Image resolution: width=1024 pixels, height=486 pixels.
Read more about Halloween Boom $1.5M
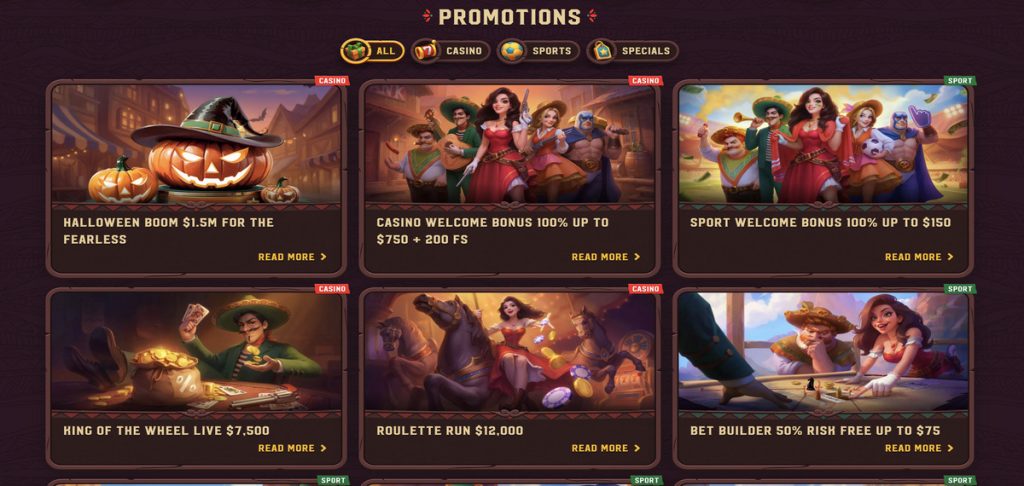coord(292,257)
